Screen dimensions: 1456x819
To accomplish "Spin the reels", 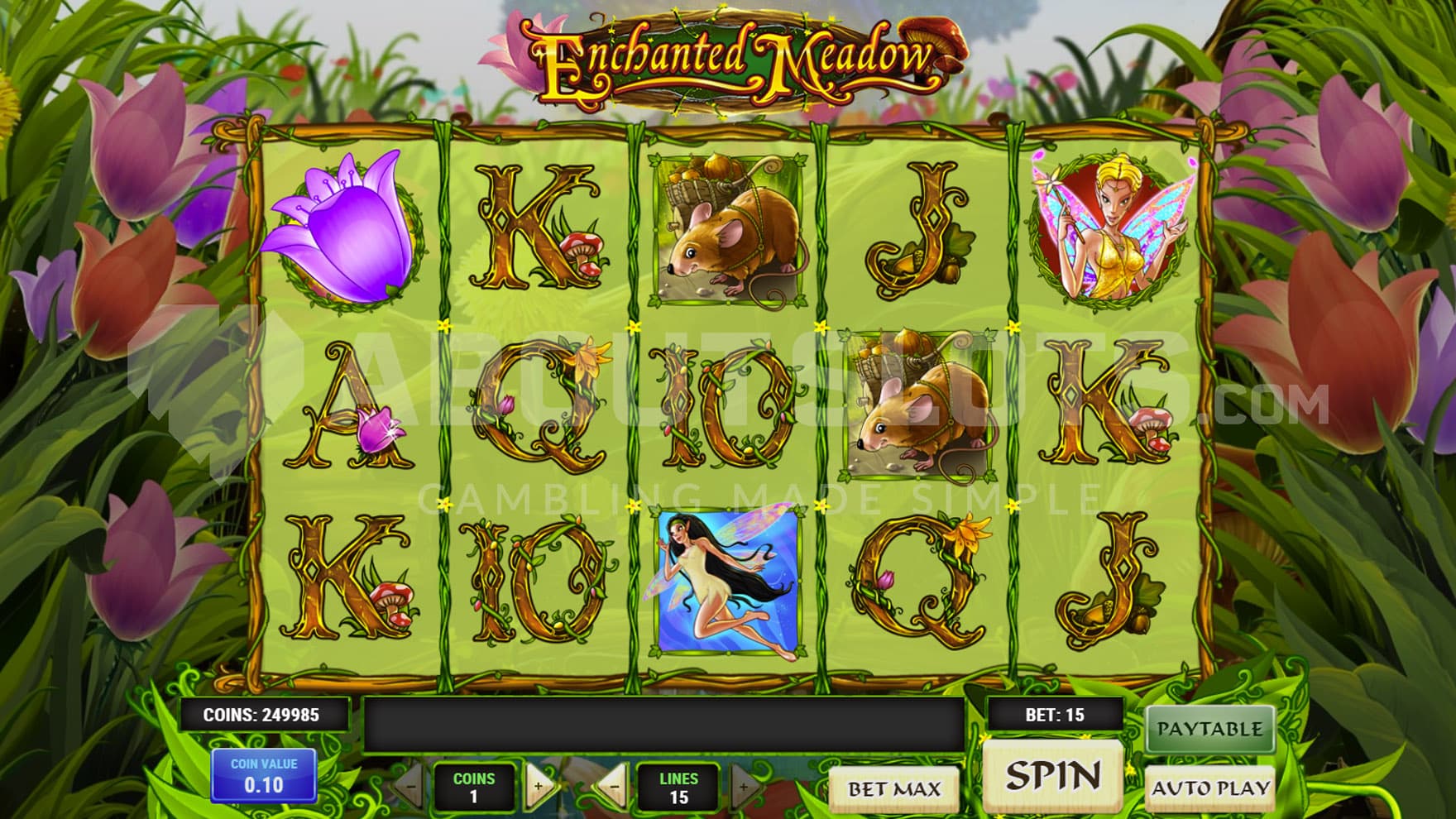I will [1052, 775].
